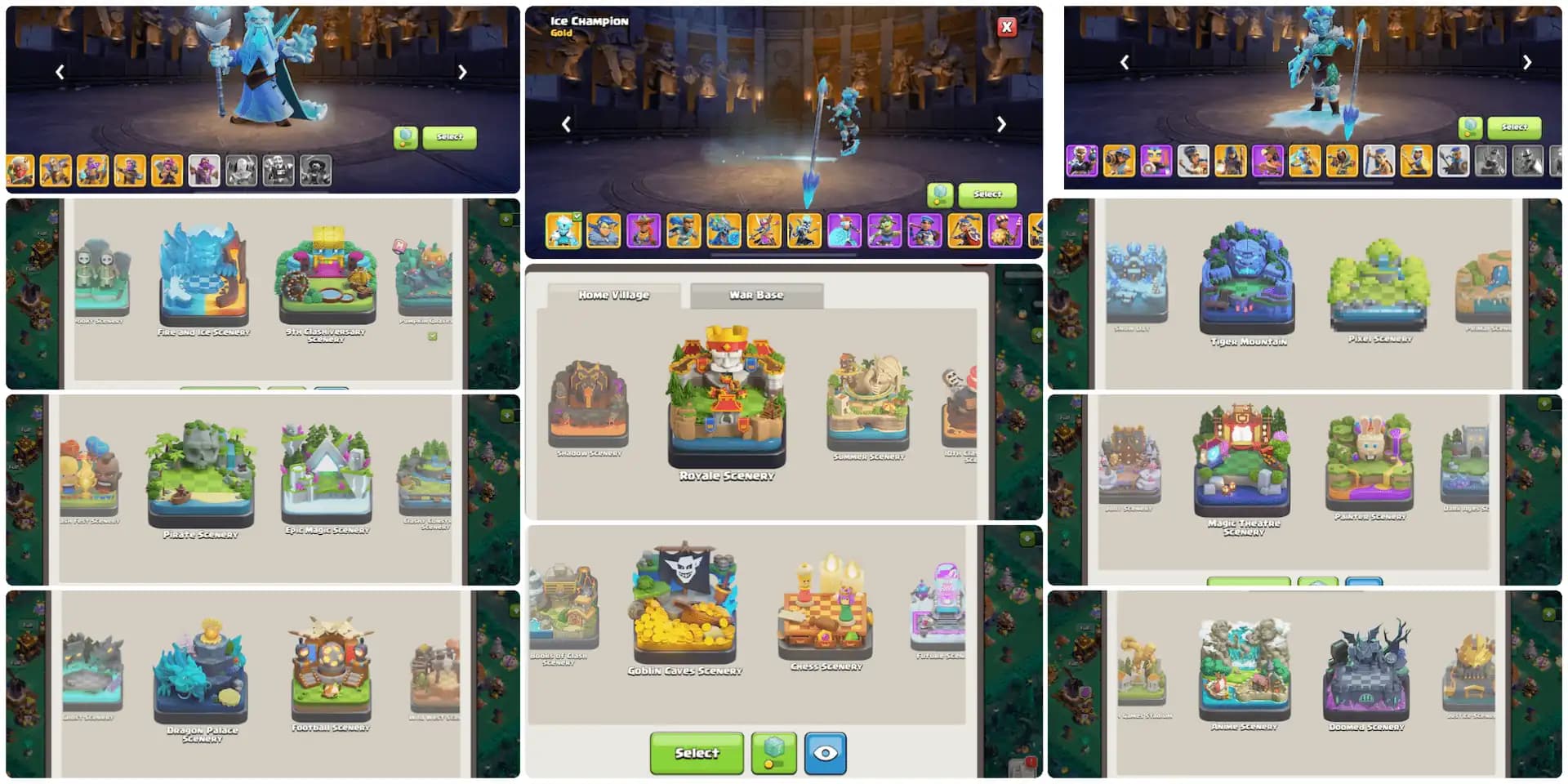Select the Ice Champion skin portrait
Viewport: 1568px width, 784px height.
point(563,231)
